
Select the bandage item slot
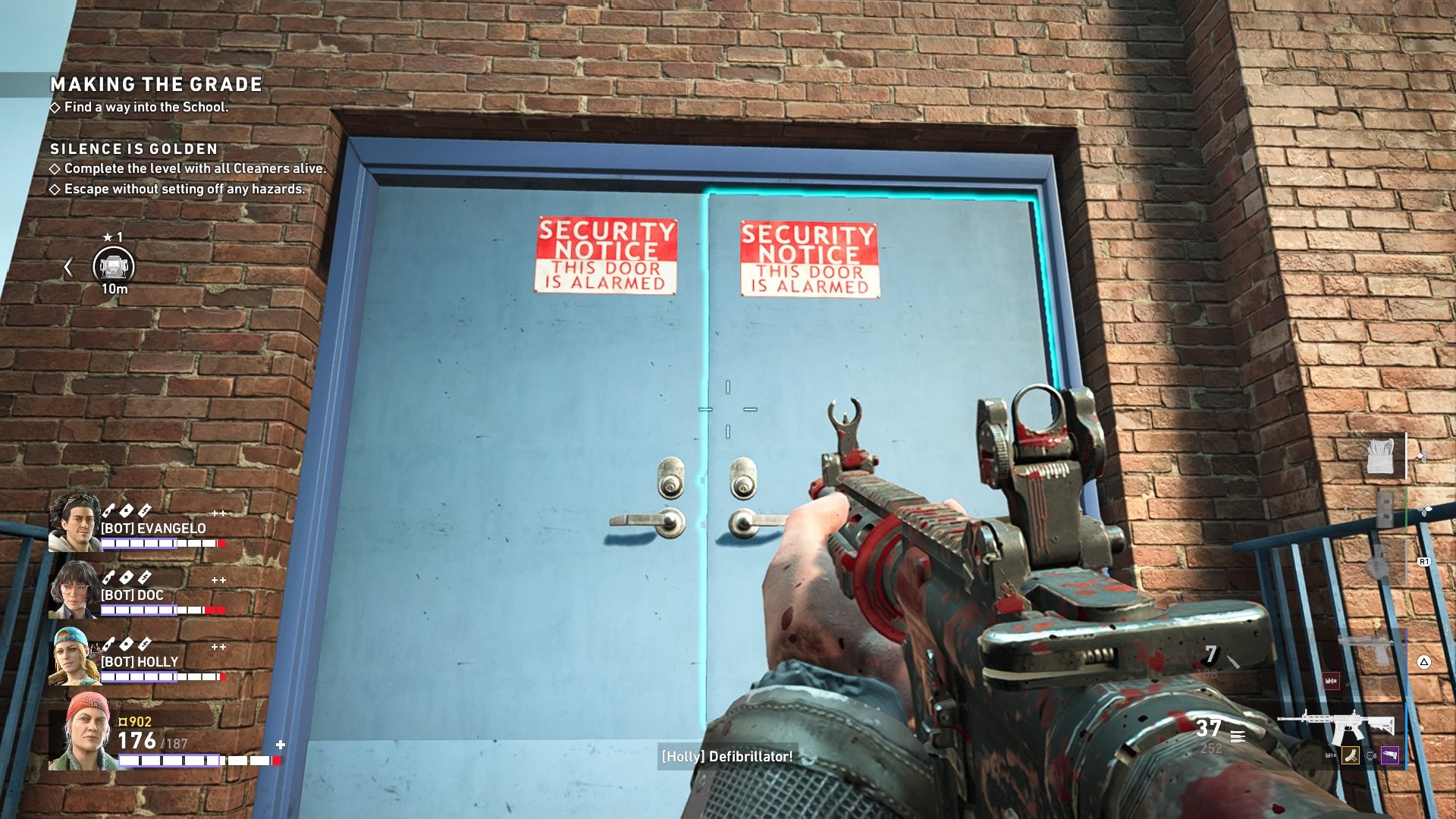coord(1381,457)
